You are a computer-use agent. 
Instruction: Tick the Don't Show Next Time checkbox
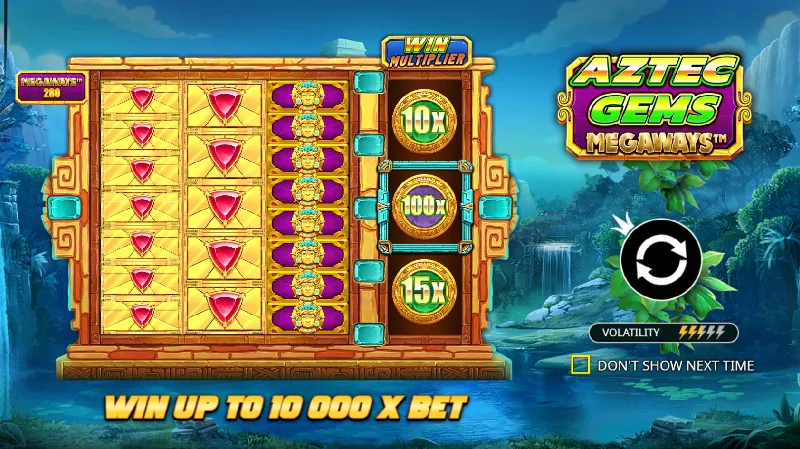[x=580, y=365]
